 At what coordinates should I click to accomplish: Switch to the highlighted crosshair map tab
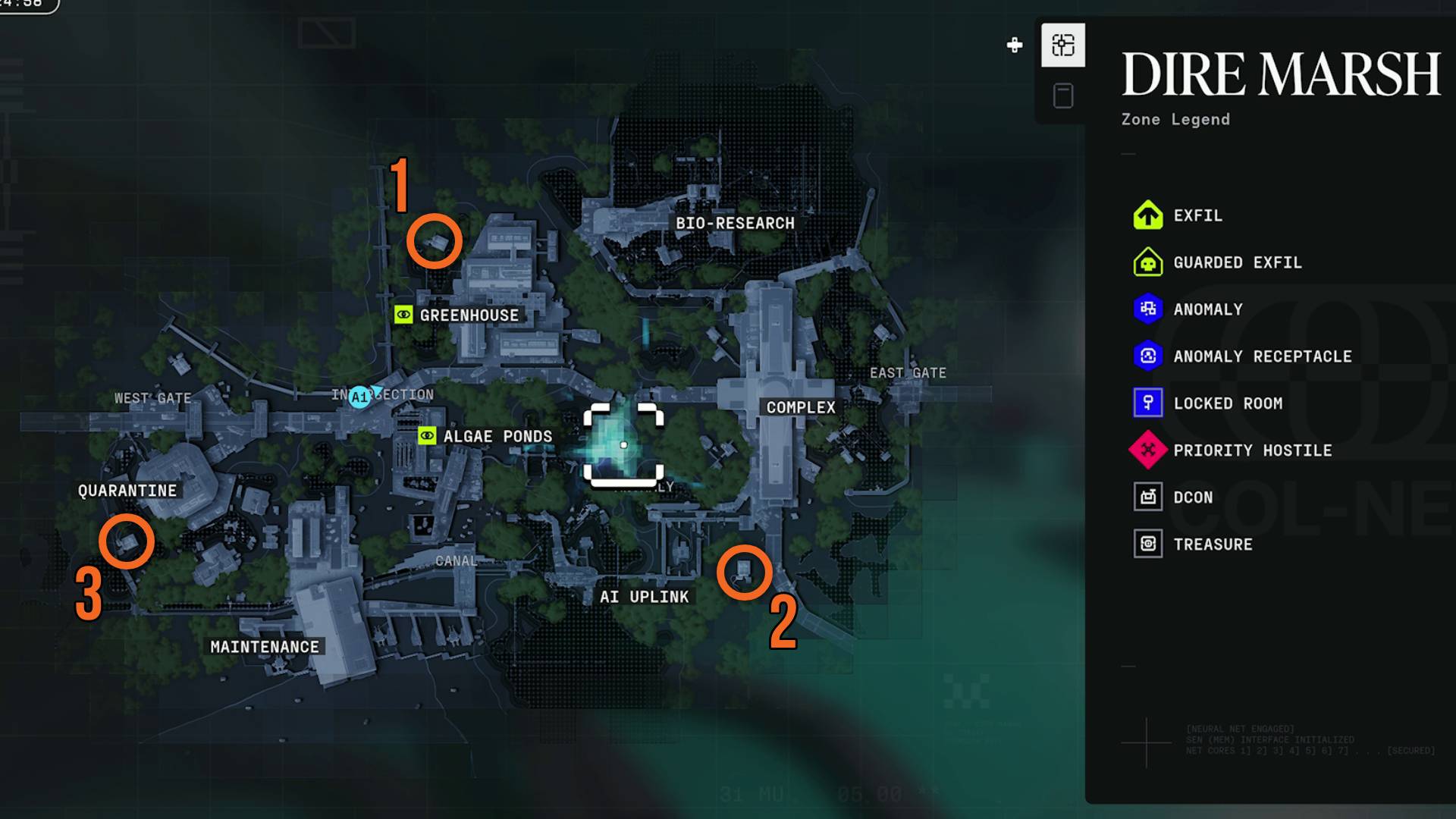1063,45
